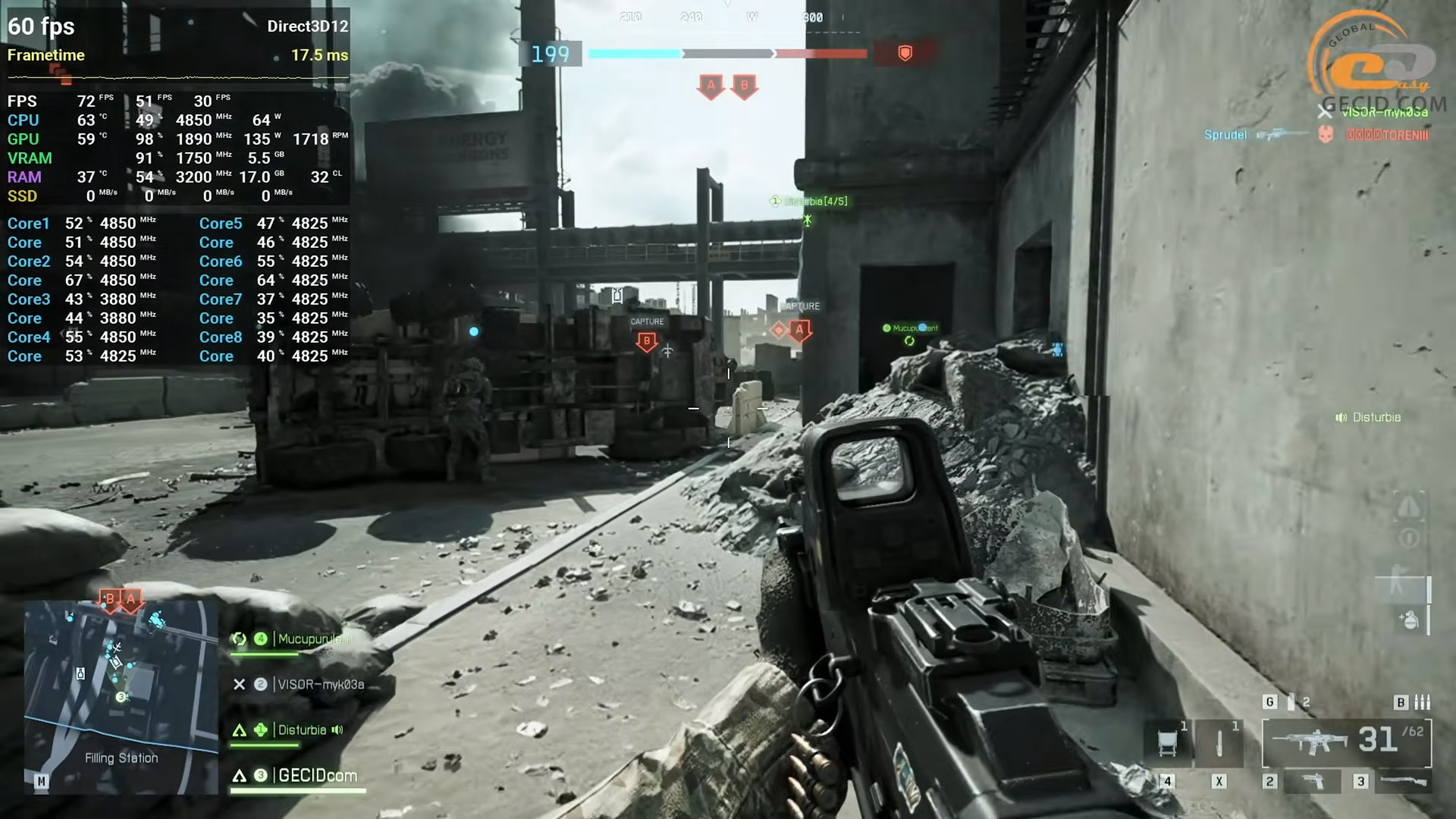This screenshot has height=819, width=1456.
Task: Click the Disturbia voice chat indicator
Action: pos(1368,417)
